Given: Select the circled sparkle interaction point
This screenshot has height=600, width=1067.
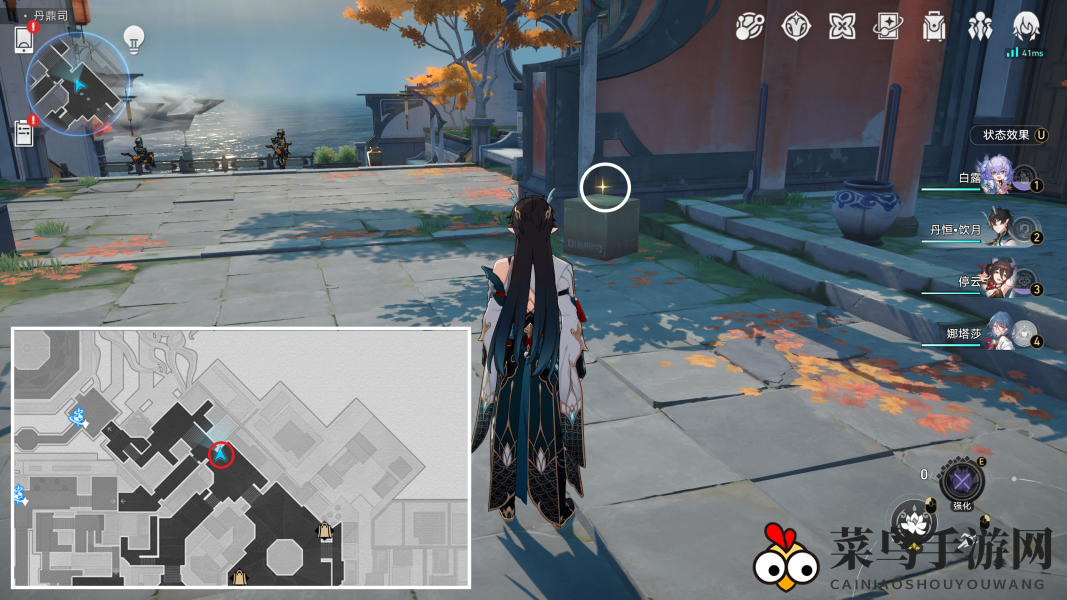Looking at the screenshot, I should click(x=605, y=187).
